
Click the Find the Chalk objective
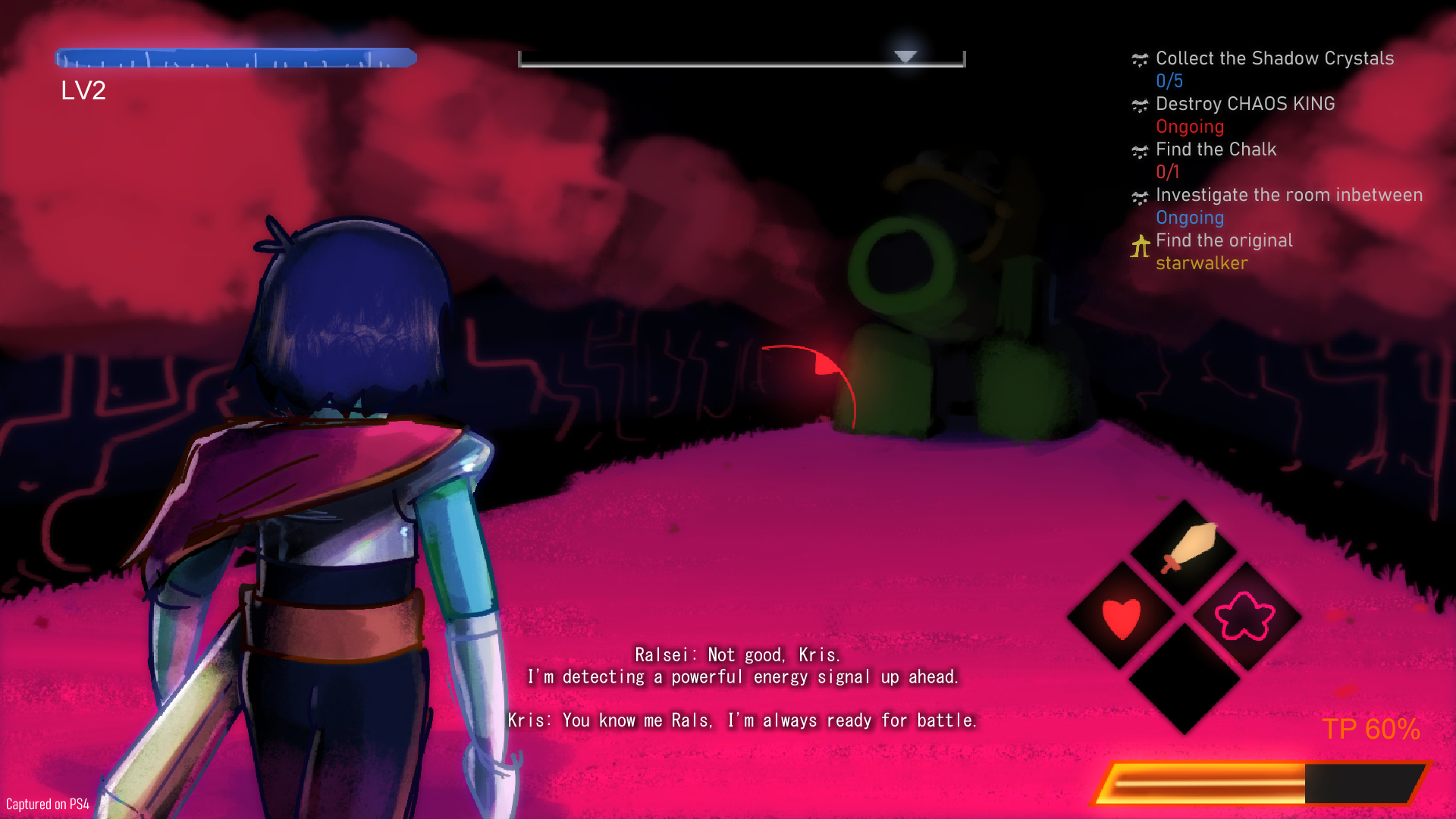point(1216,150)
